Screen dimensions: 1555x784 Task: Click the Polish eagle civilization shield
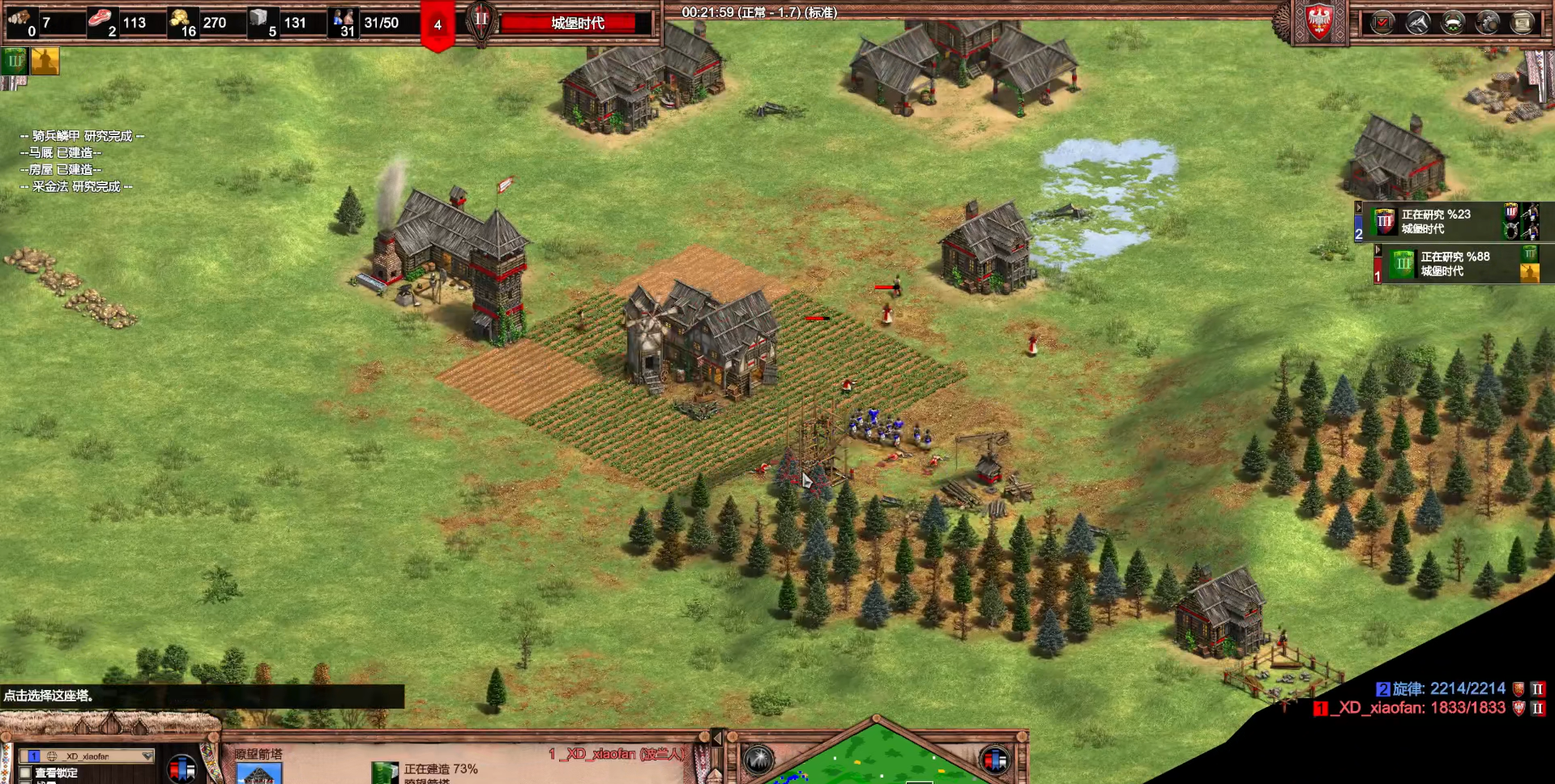(x=1319, y=21)
